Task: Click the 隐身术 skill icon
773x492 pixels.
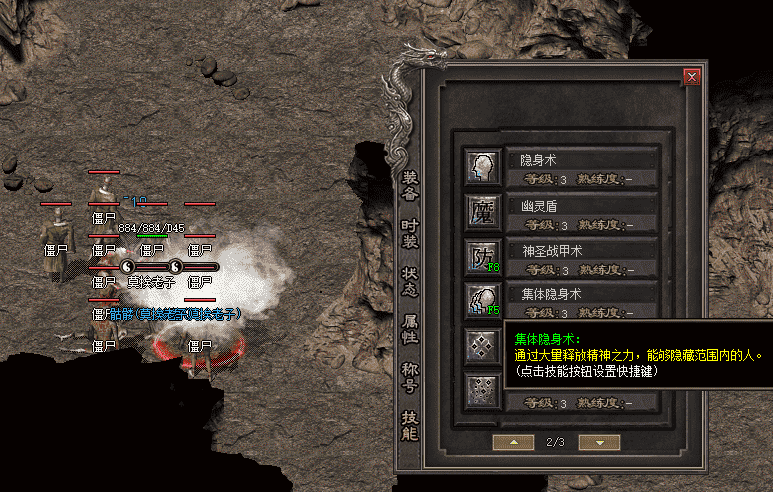Action: (482, 166)
